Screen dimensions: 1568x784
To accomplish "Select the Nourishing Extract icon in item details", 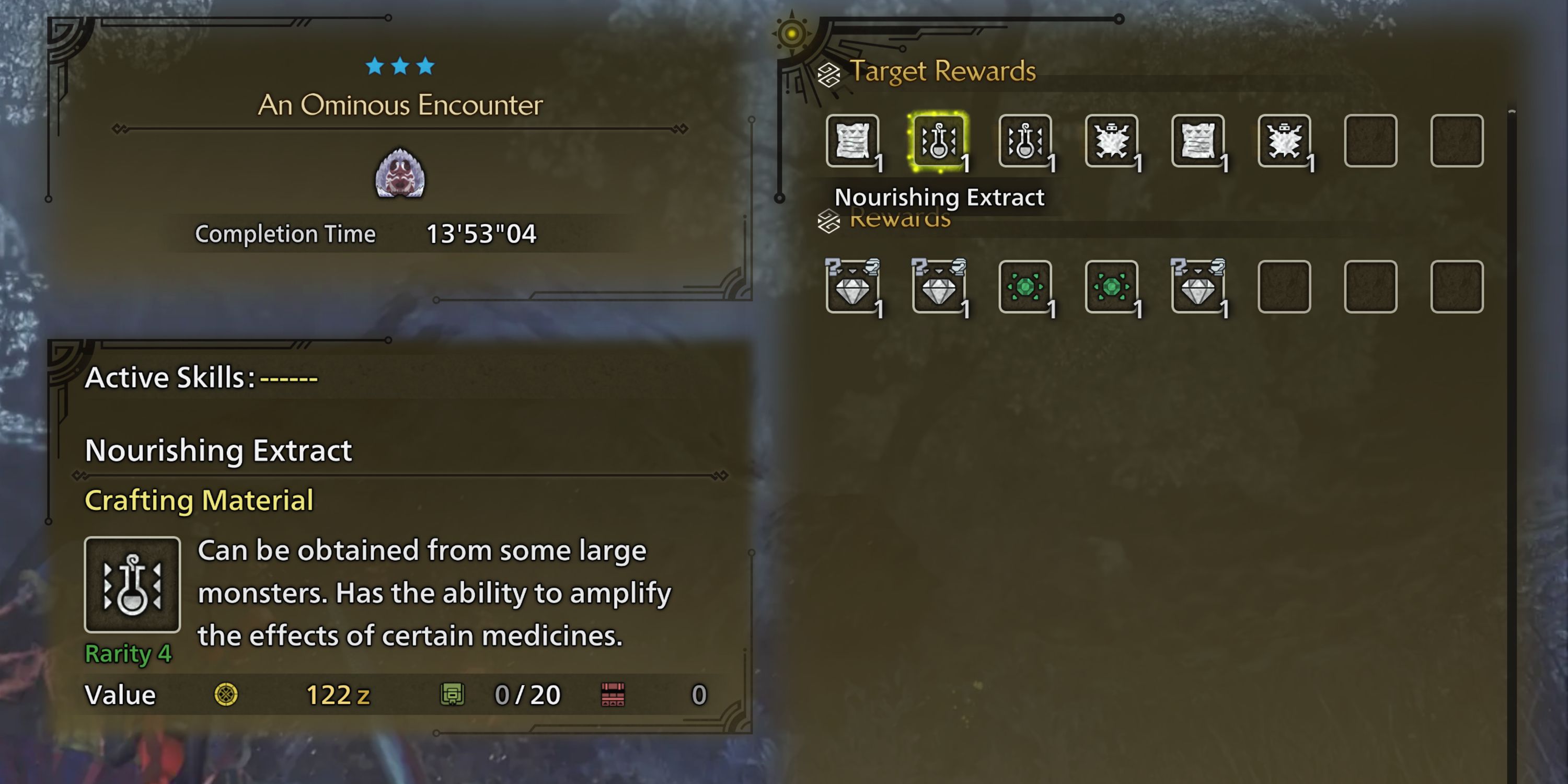I will click(132, 584).
